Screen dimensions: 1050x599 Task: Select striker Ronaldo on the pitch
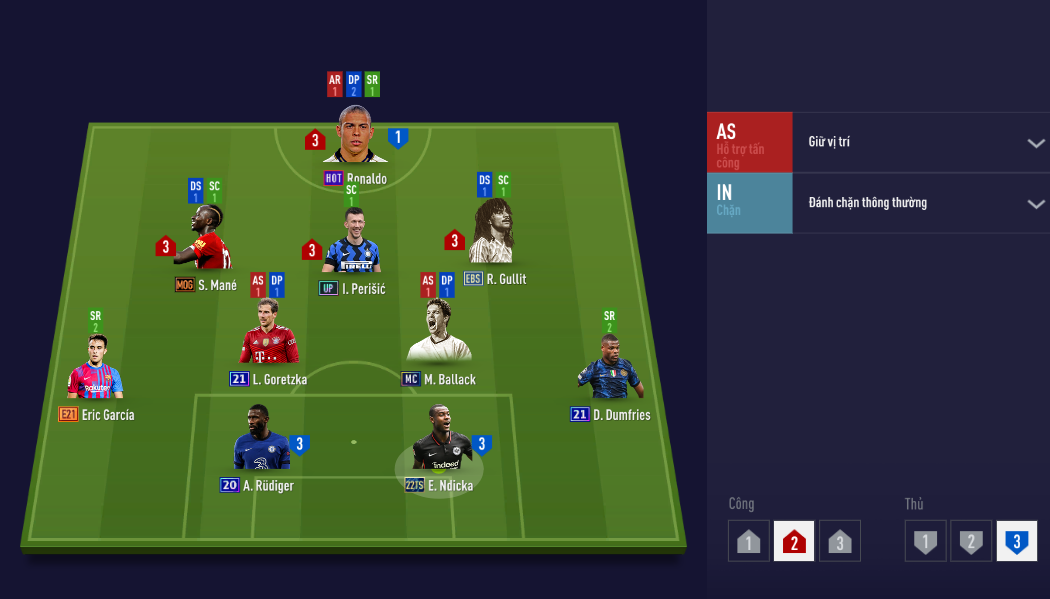point(355,135)
